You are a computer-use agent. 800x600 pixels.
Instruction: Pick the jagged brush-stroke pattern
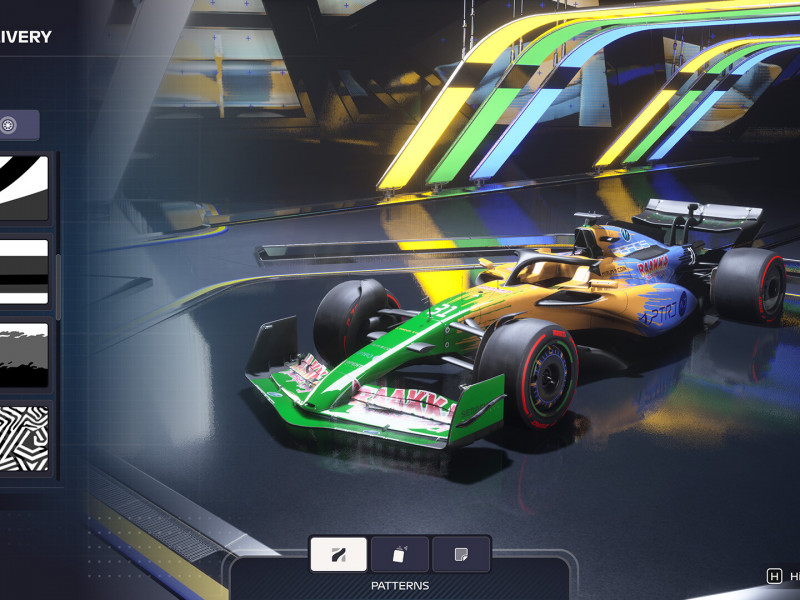(23, 355)
